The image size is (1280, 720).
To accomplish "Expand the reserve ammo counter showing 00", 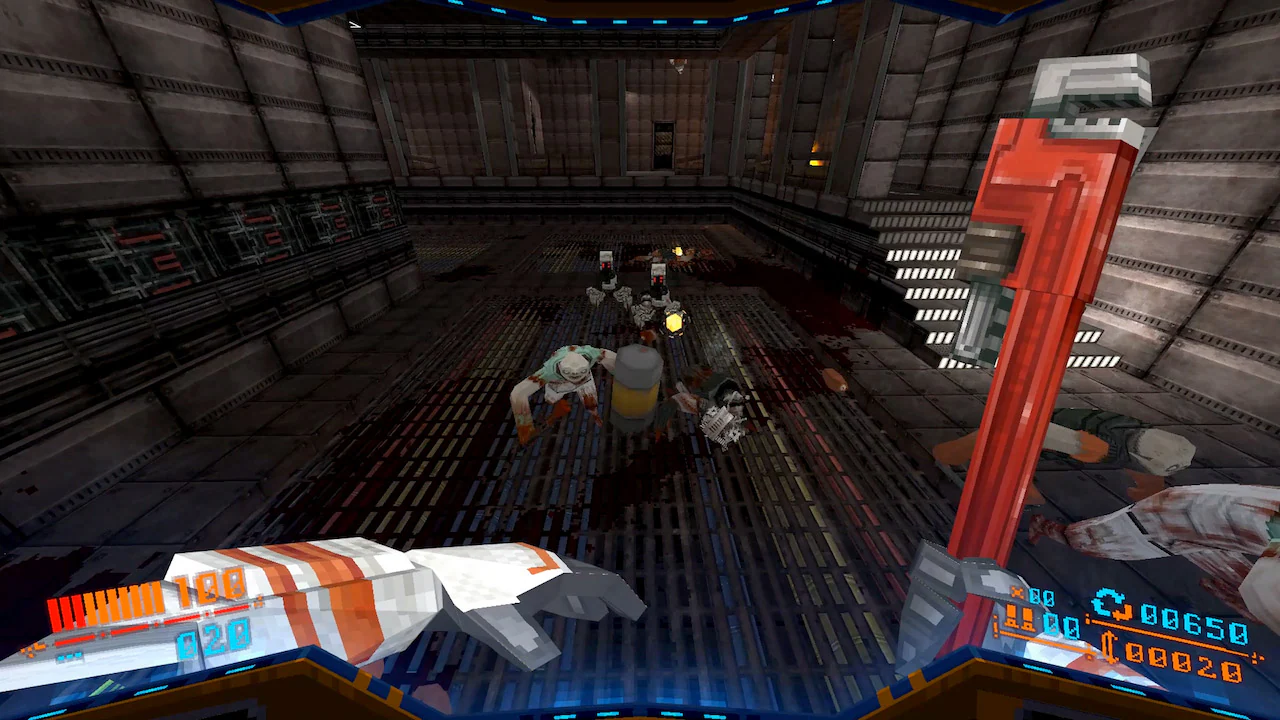I will (x=1058, y=625).
